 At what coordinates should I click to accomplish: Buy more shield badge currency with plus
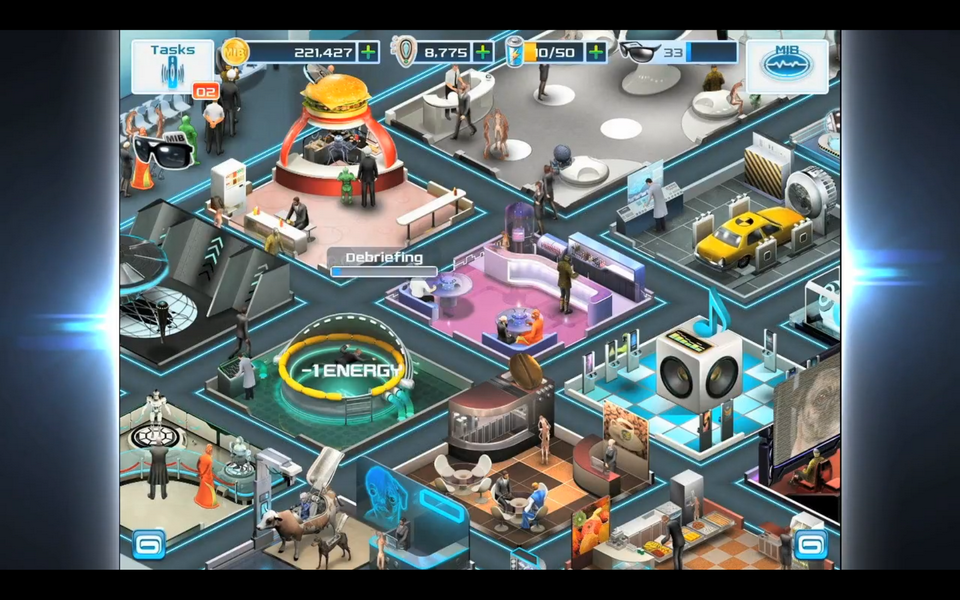[x=483, y=52]
